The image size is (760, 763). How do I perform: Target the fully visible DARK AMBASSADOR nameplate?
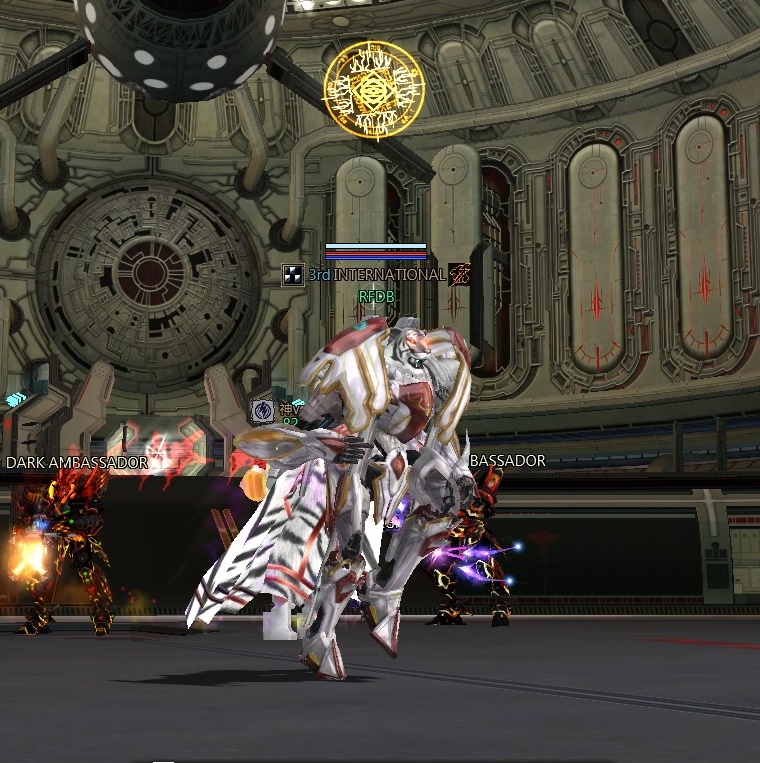pyautogui.click(x=77, y=463)
